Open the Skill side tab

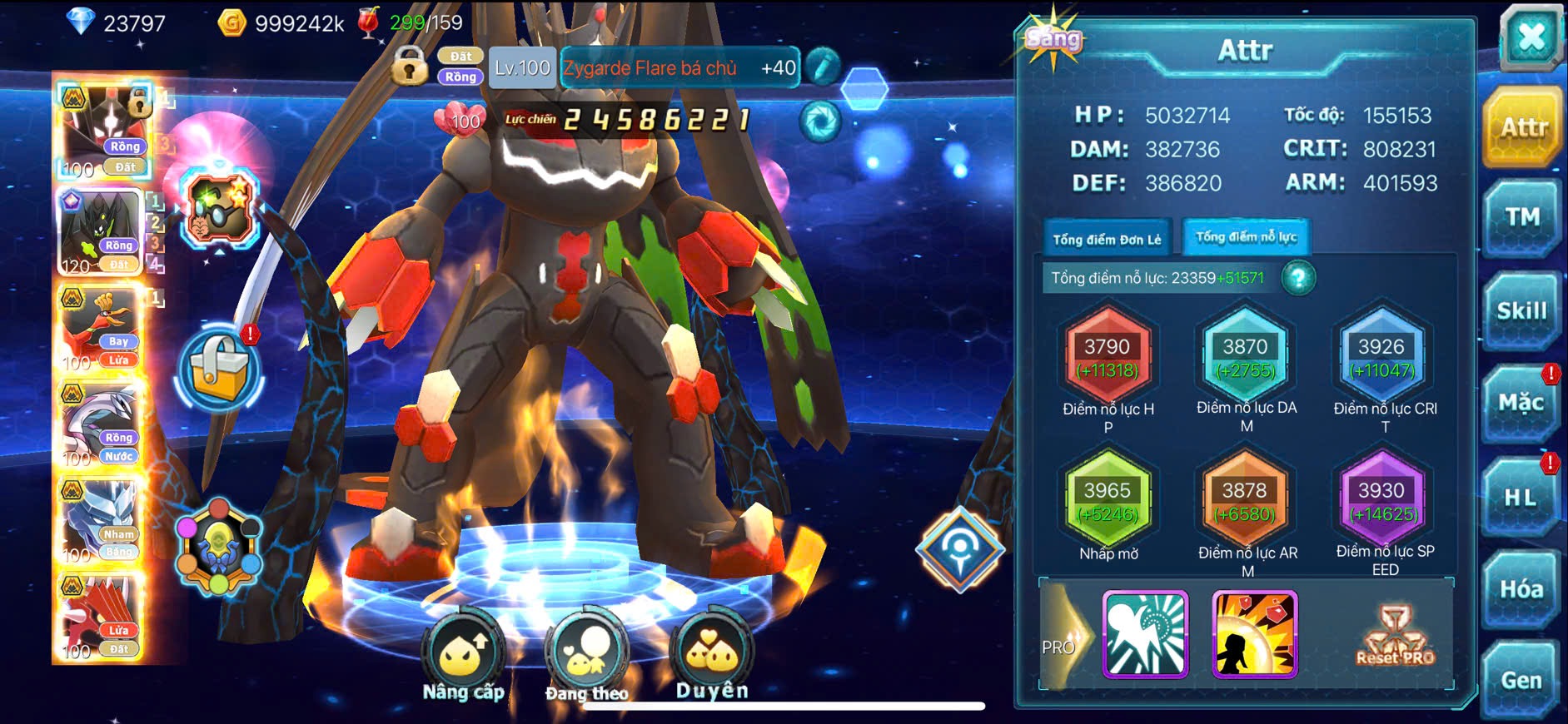[x=1521, y=311]
